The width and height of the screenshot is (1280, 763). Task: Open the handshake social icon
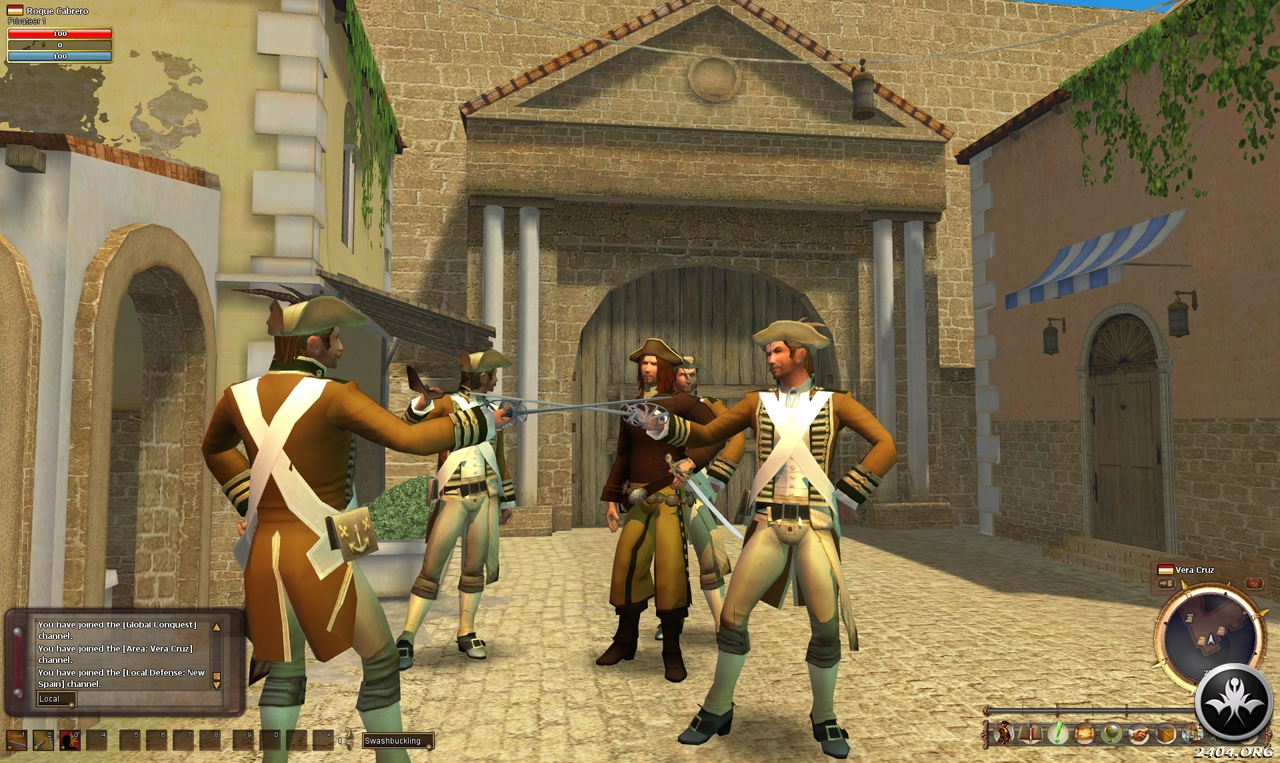coord(1139,734)
